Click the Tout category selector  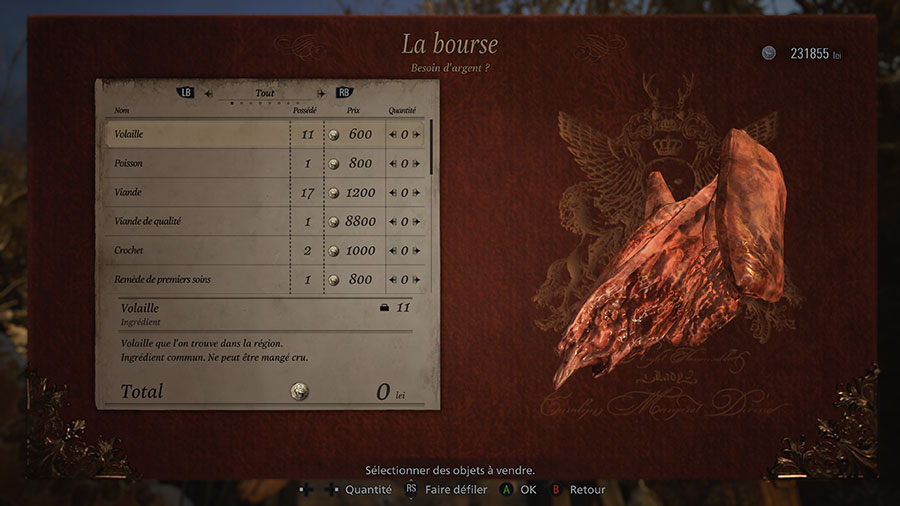[264, 93]
